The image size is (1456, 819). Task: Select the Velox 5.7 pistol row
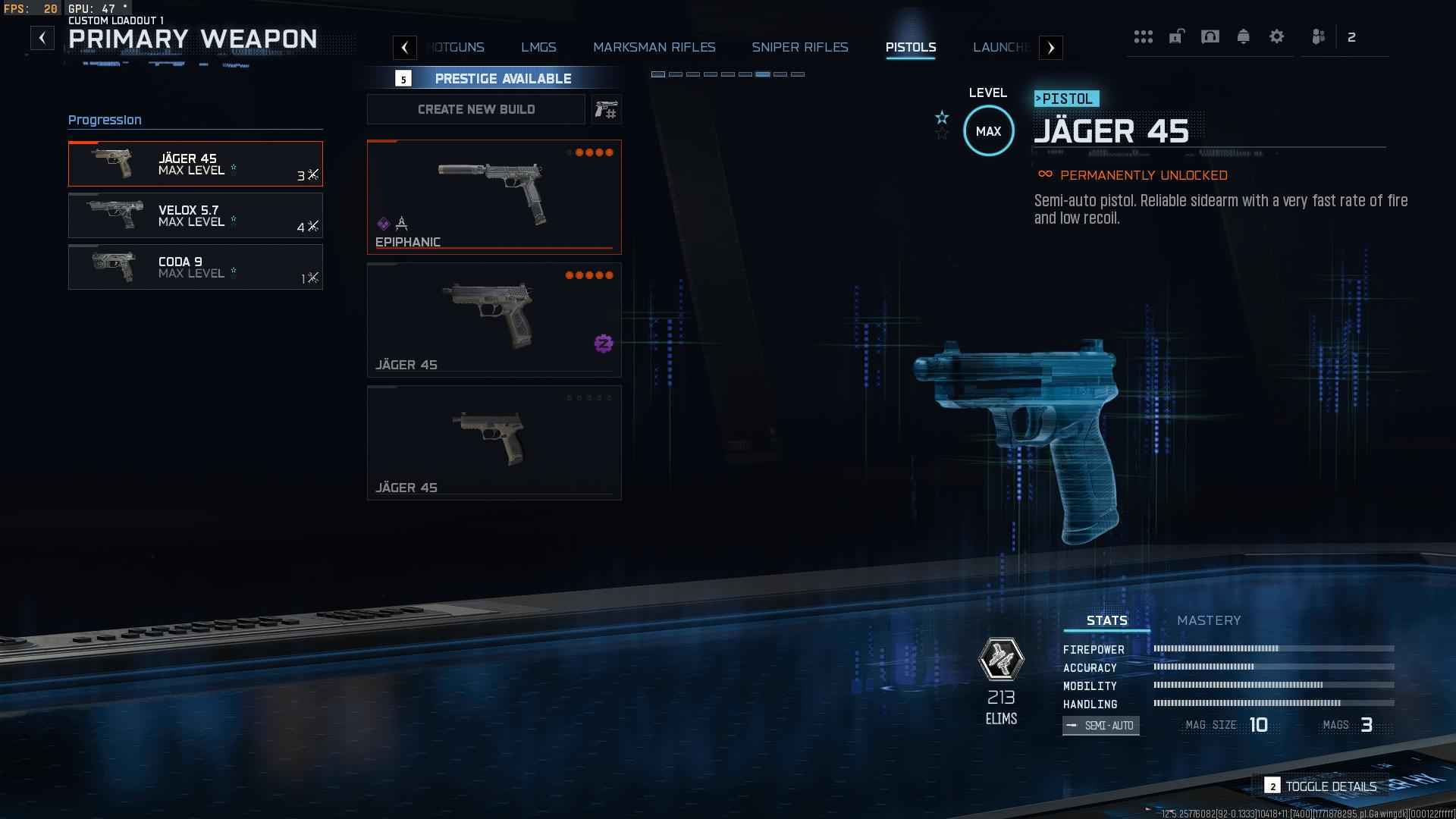pyautogui.click(x=195, y=215)
